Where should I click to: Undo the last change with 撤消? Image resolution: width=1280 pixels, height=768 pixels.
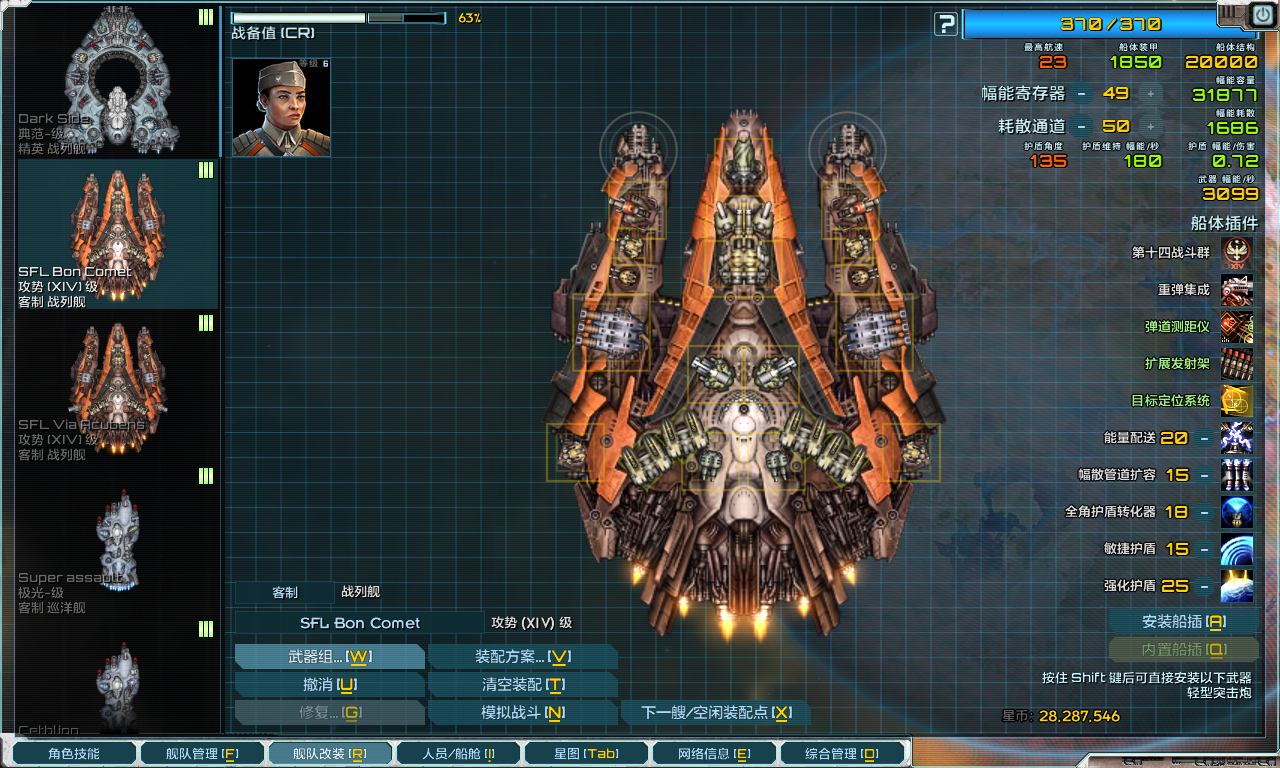(330, 685)
